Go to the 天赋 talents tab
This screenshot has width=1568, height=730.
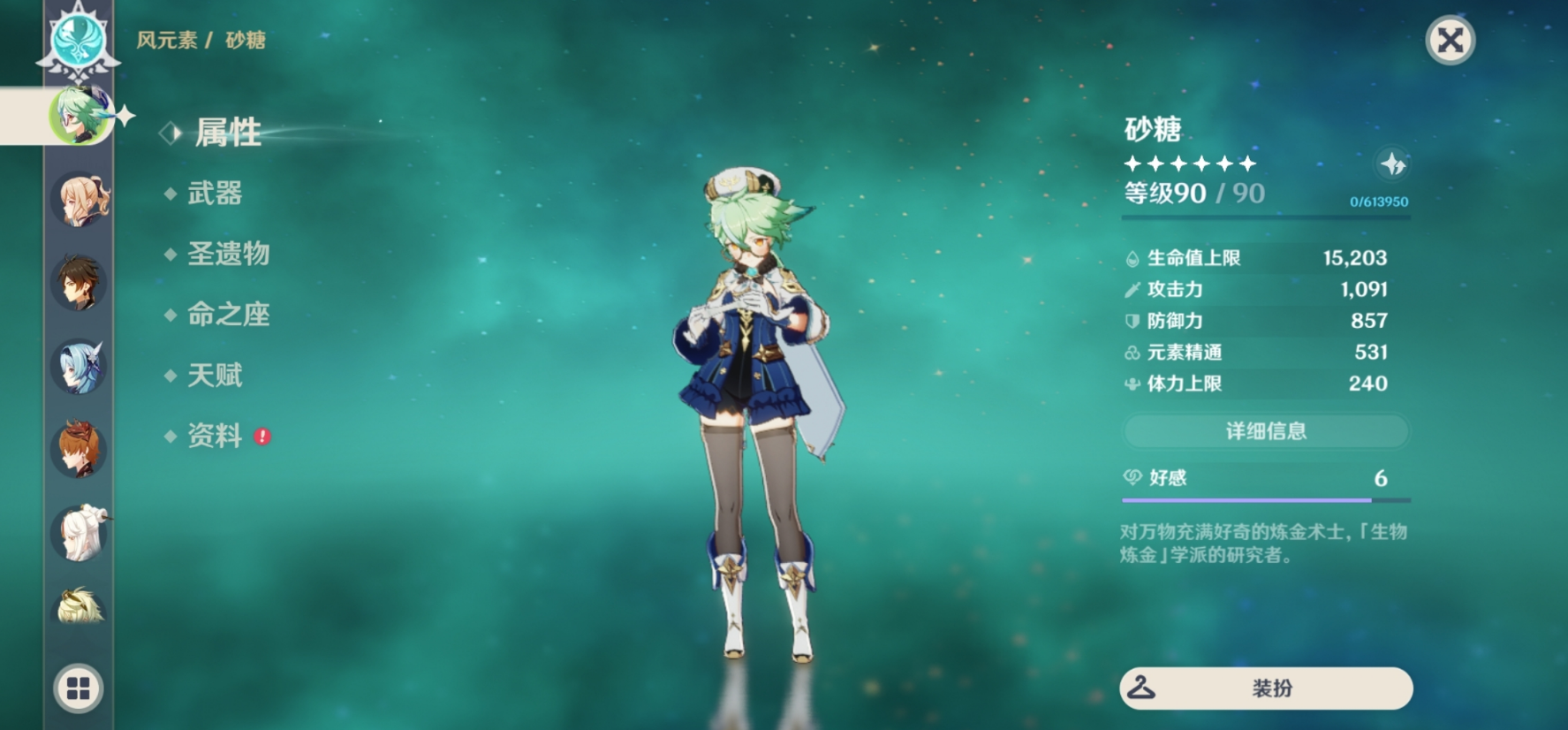(x=215, y=375)
